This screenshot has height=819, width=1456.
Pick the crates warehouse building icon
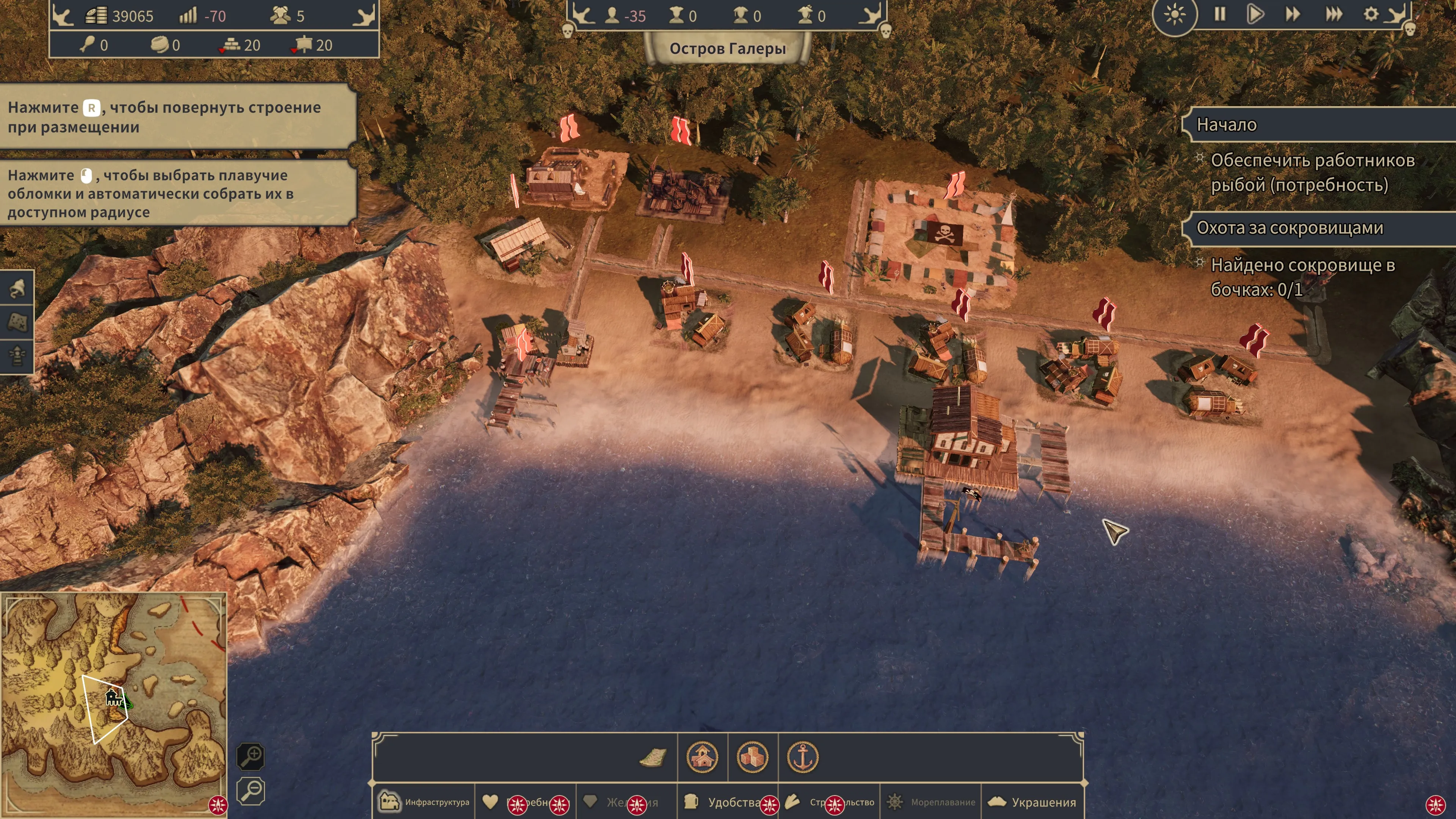[752, 758]
